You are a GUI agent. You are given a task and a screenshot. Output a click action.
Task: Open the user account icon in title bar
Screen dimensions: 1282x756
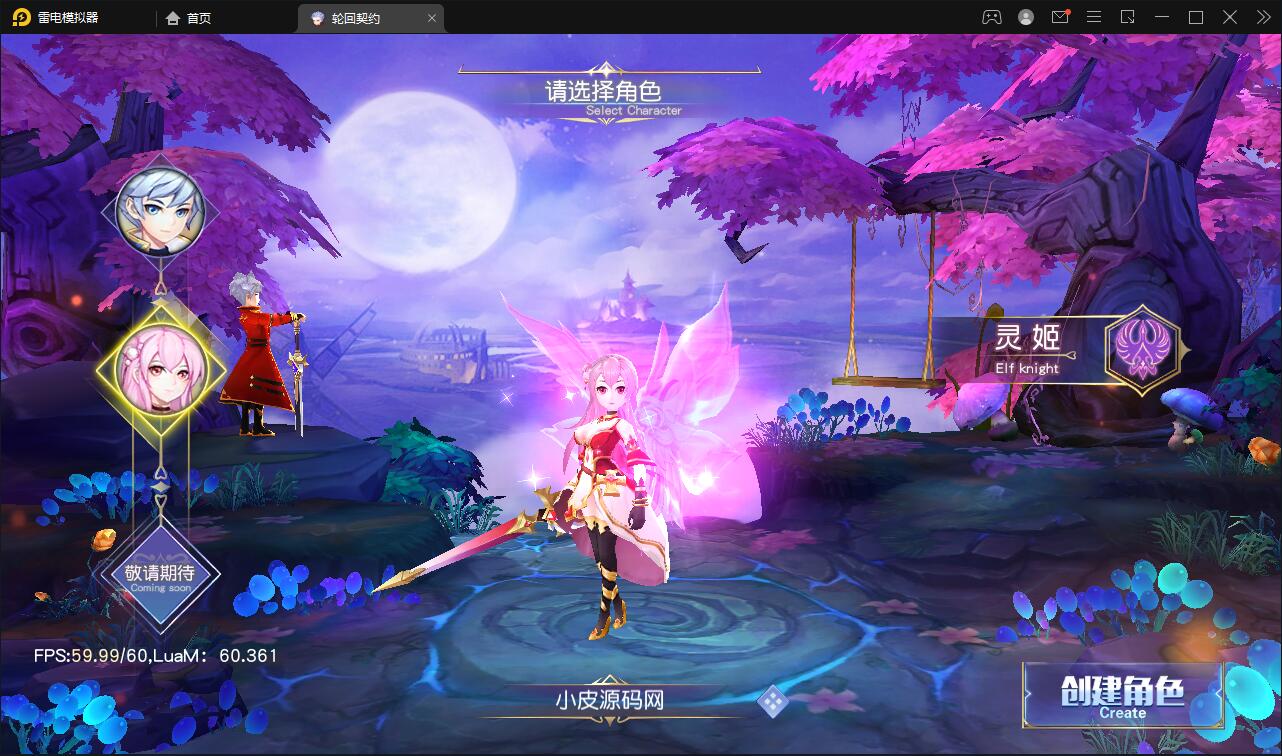[1026, 17]
